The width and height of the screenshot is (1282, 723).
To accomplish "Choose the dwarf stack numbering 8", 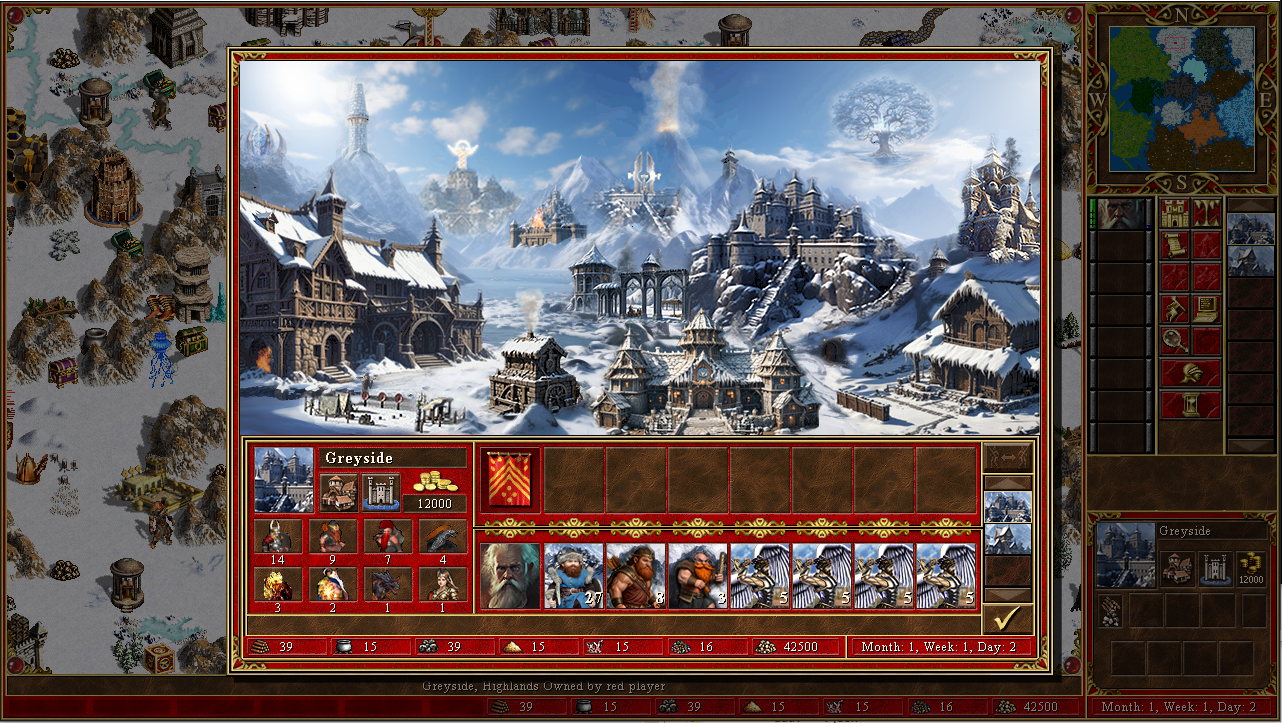I will 635,576.
